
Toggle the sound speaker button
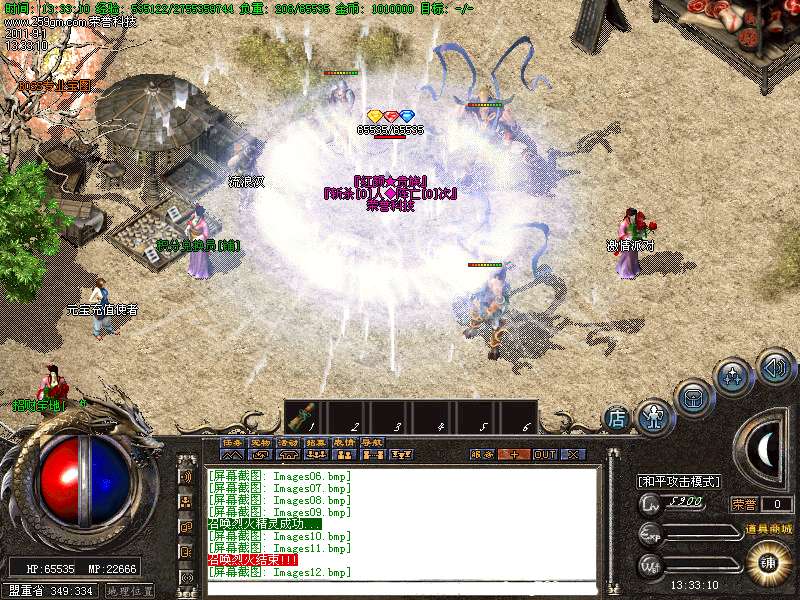774,366
